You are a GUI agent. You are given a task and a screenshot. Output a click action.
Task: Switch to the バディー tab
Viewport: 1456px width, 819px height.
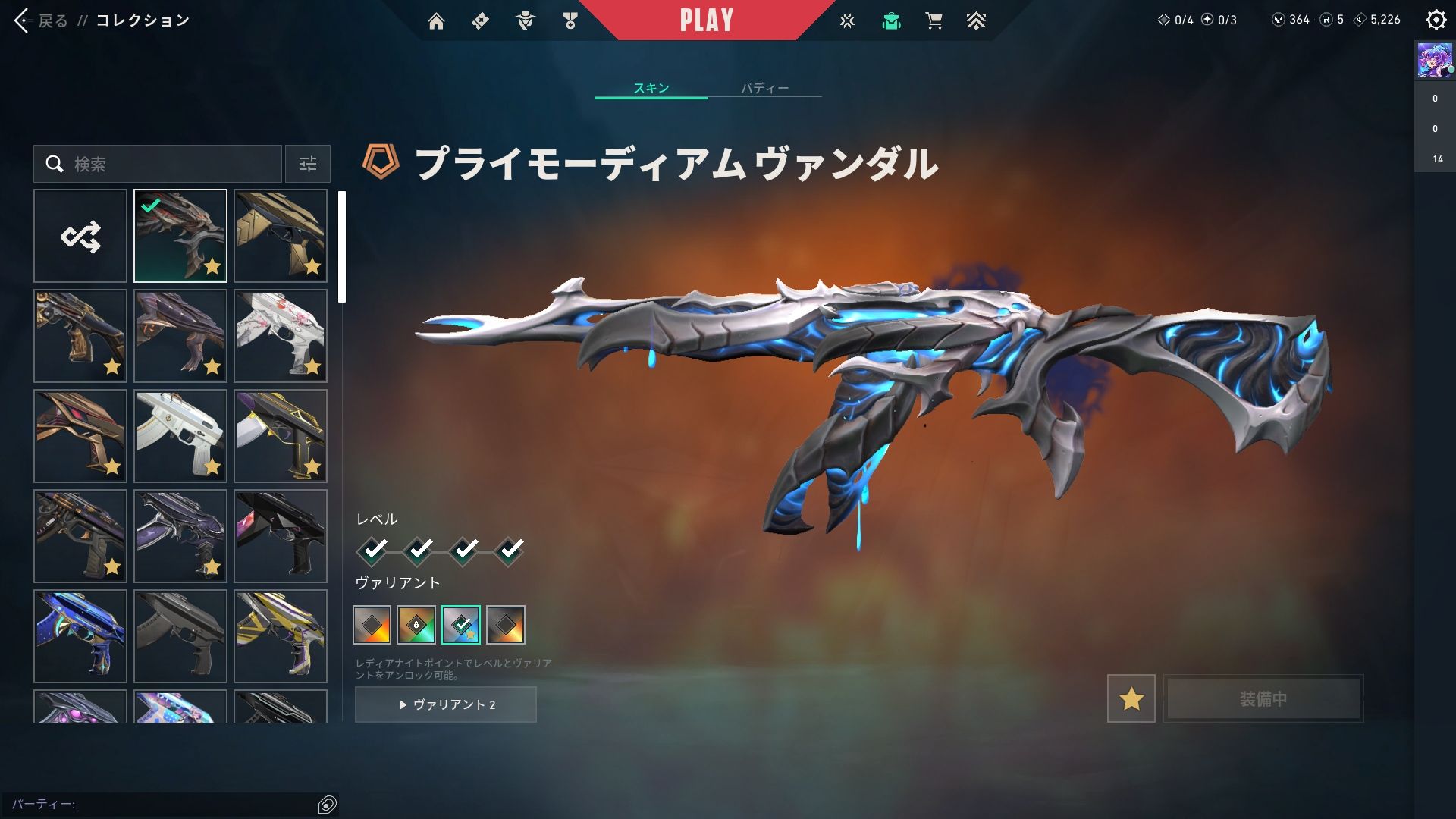tap(764, 88)
